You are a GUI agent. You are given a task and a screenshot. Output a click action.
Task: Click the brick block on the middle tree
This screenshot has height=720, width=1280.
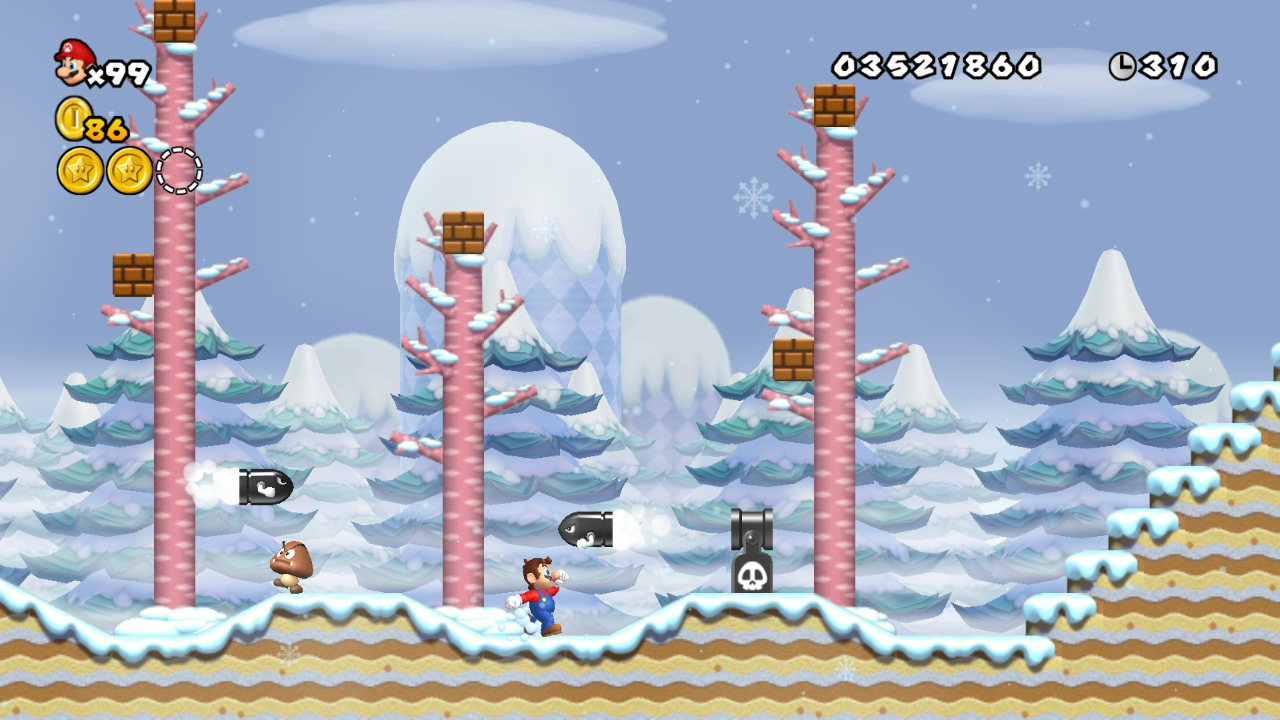tap(462, 232)
